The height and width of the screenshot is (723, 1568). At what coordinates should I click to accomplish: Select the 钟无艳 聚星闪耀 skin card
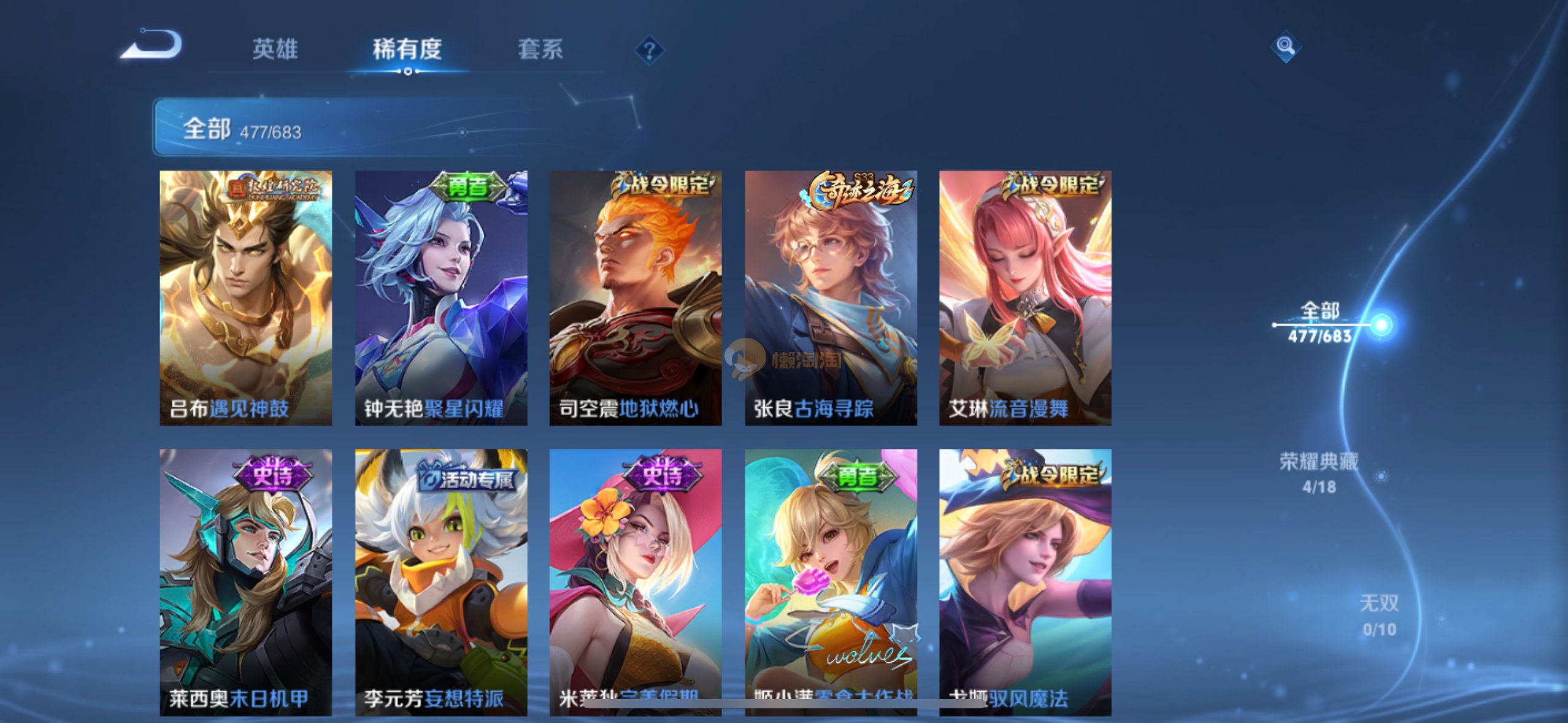click(440, 298)
